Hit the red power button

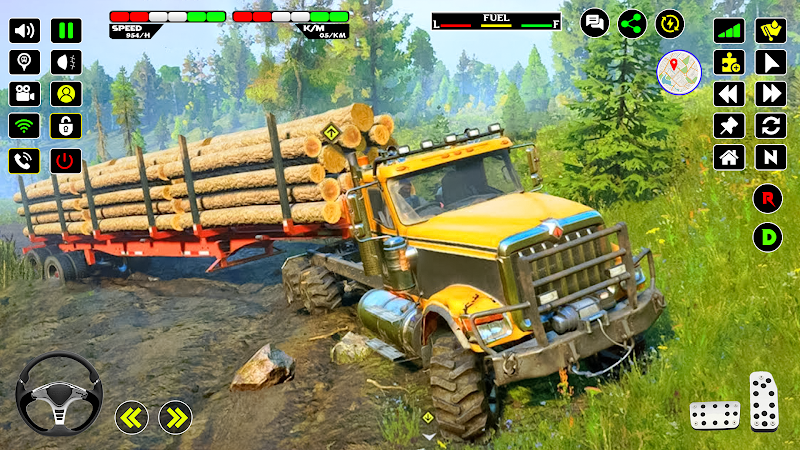(66, 159)
